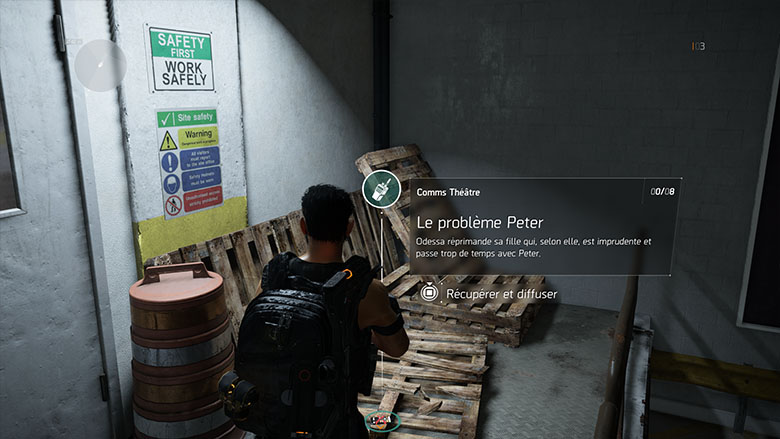Image resolution: width=780 pixels, height=439 pixels.
Task: Open the circular minimap
Action: [x=100, y=65]
